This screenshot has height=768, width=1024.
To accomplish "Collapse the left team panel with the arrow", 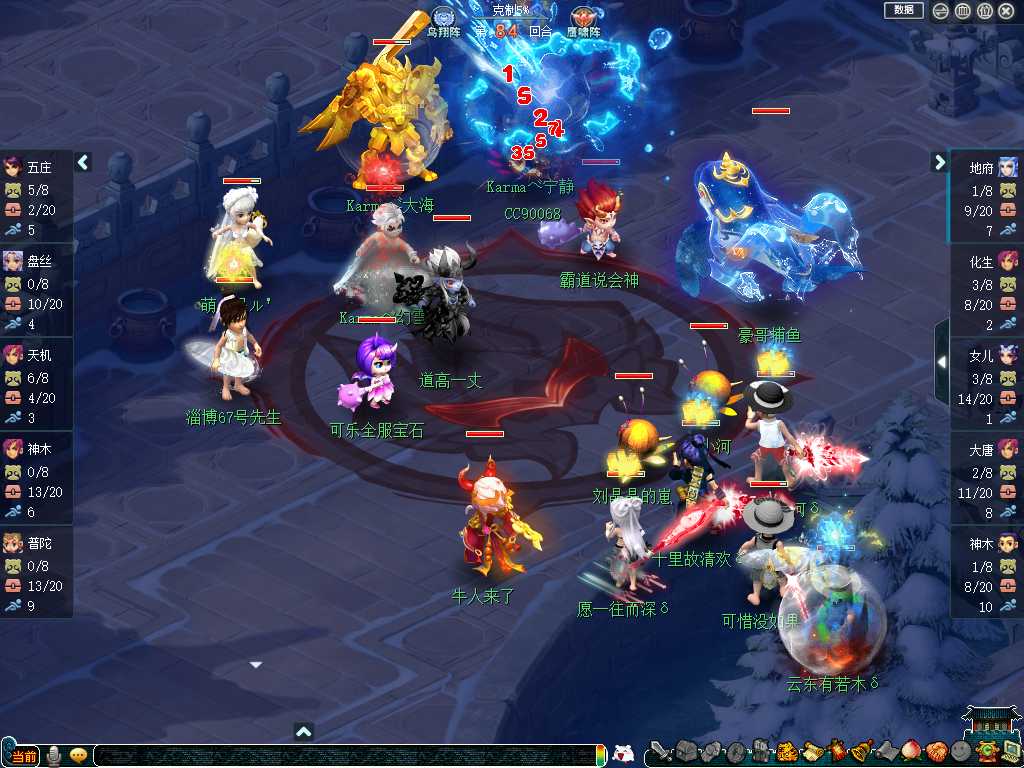I will [x=83, y=161].
